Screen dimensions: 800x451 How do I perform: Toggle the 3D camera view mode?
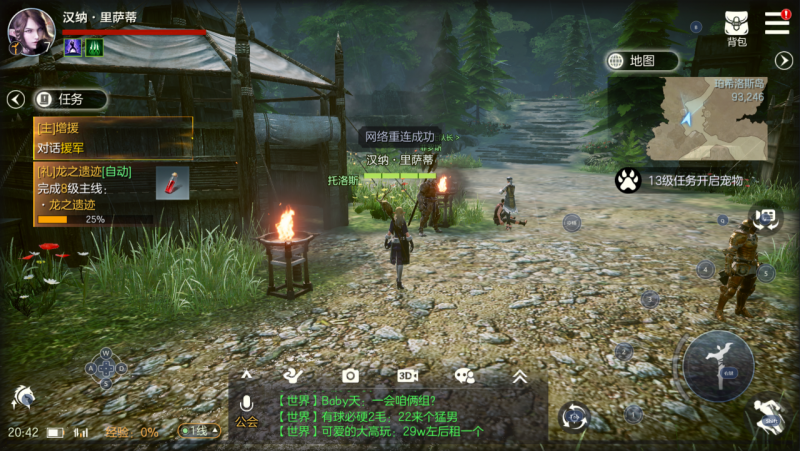pos(407,375)
